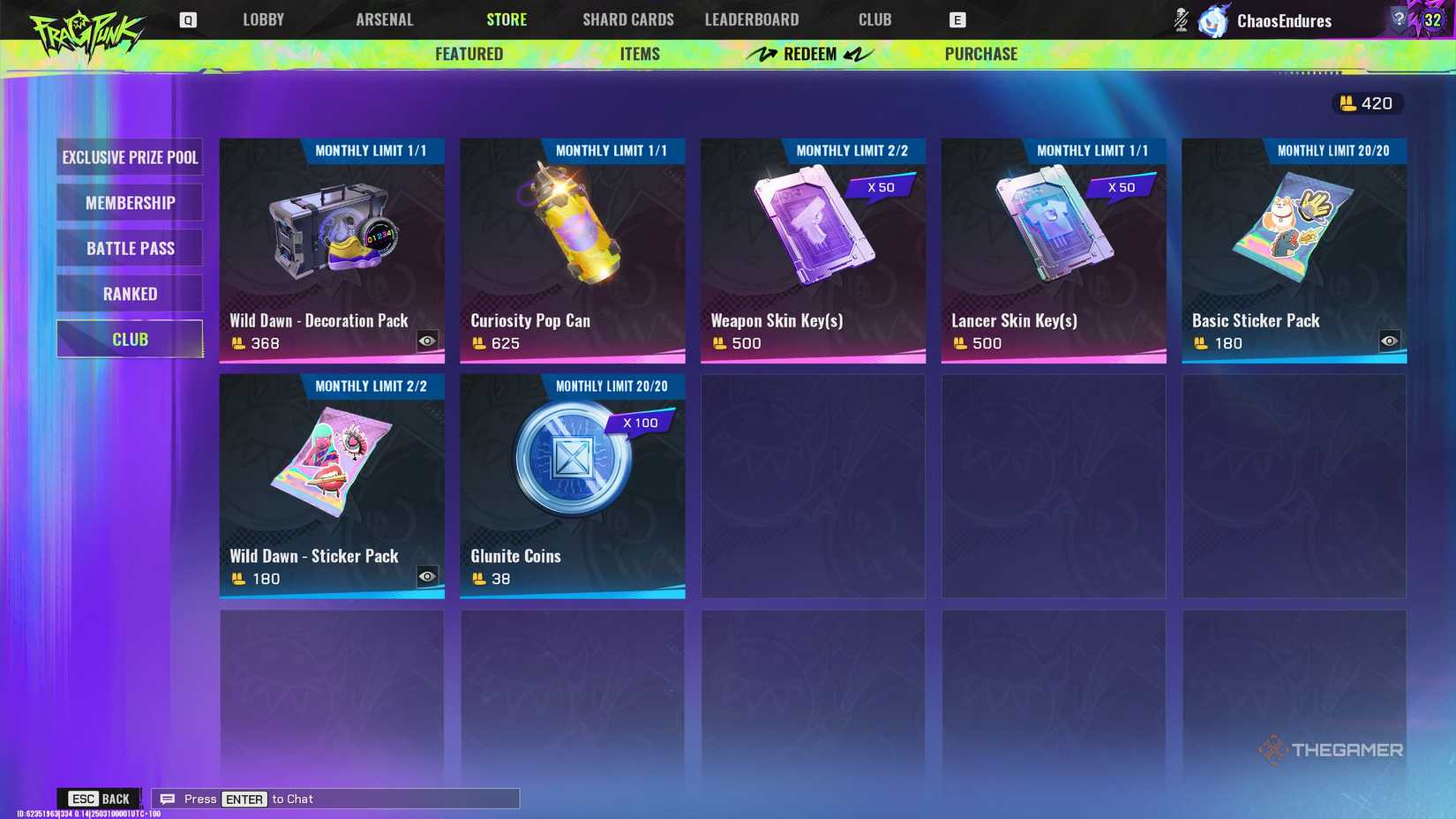Select the Membership sidebar option
This screenshot has width=1456, height=819.
(x=129, y=202)
